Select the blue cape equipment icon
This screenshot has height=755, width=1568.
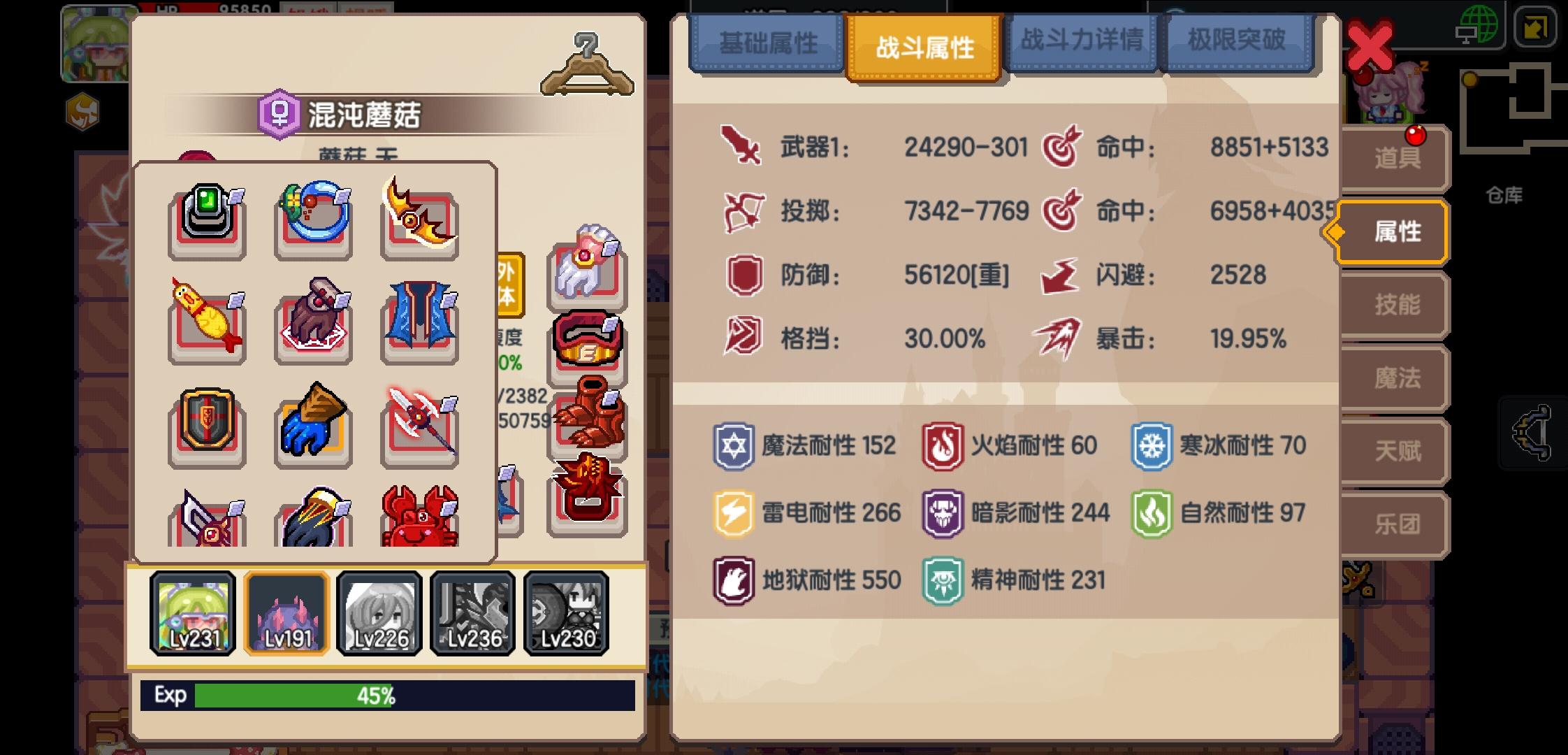(419, 322)
